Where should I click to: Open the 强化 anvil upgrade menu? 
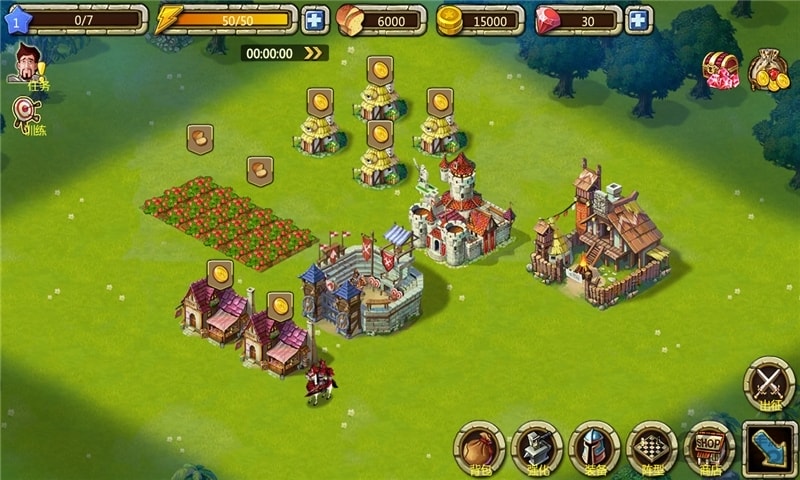coord(537,446)
